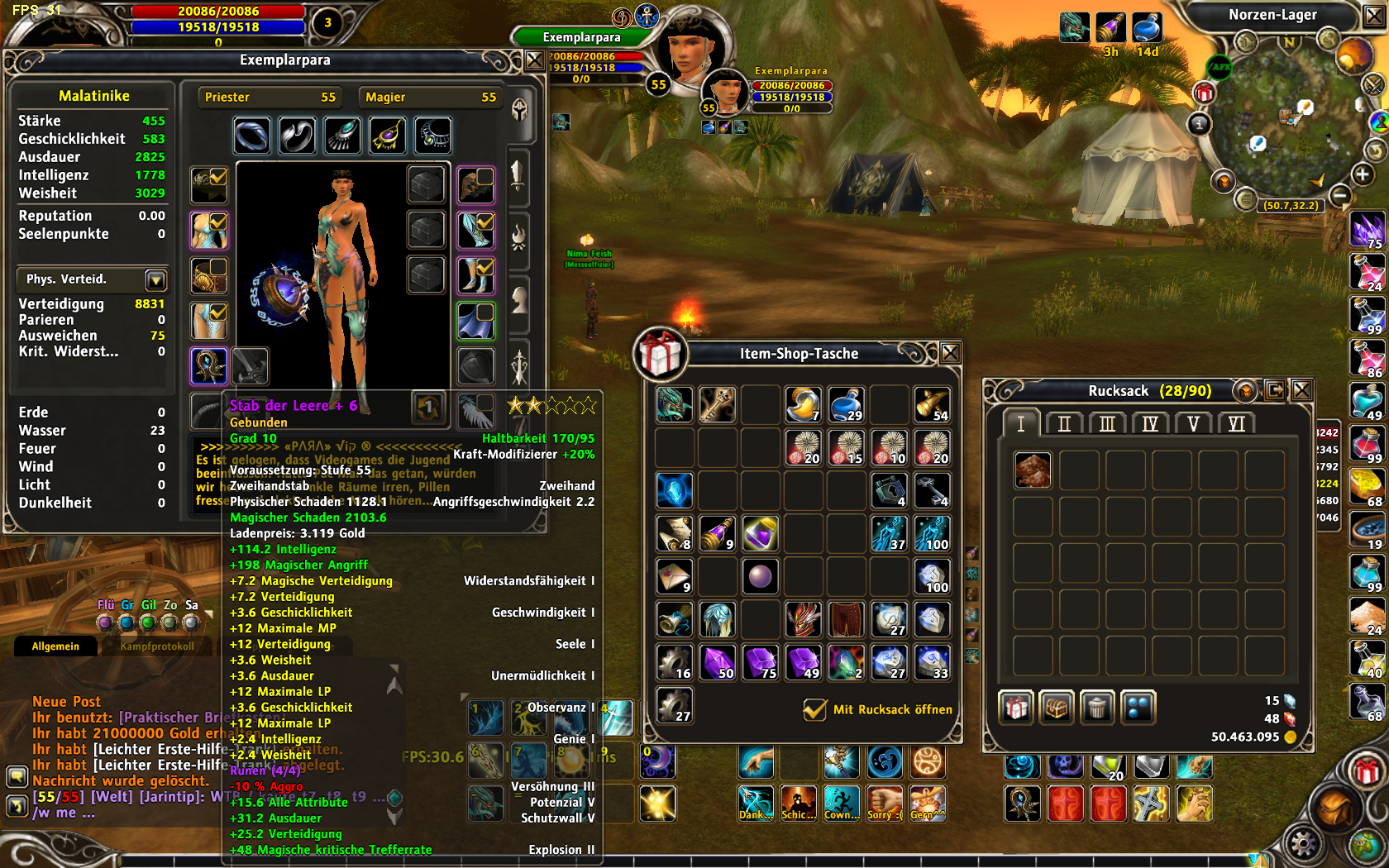This screenshot has height=868, width=1389.
Task: Select the brown item in the Rucksack
Action: (x=1033, y=470)
